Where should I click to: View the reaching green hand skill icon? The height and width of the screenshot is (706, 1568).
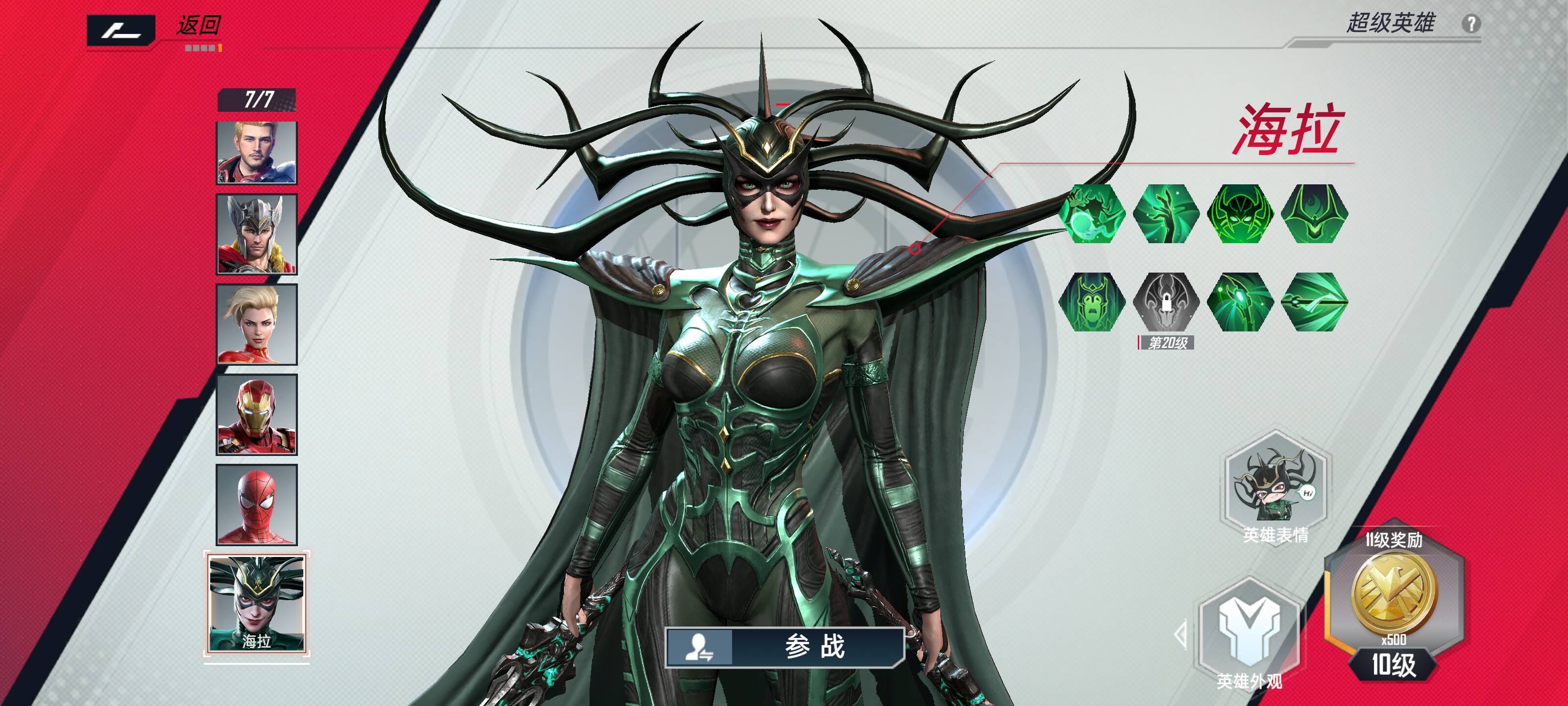pyautogui.click(x=1166, y=214)
